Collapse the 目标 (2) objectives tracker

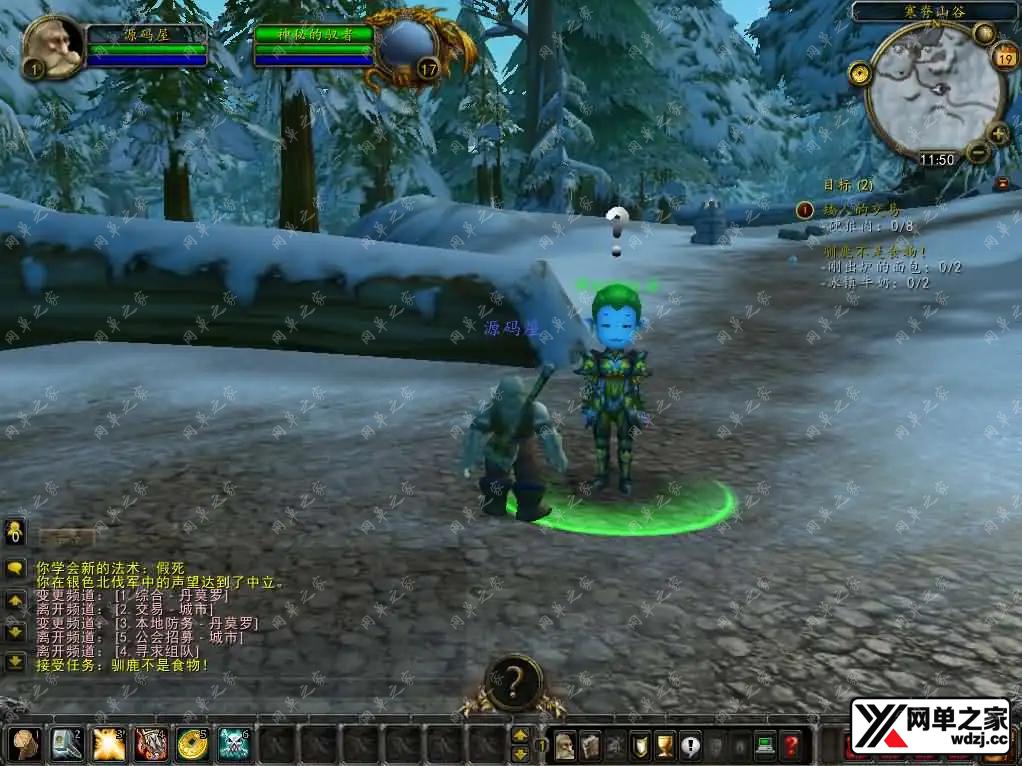[x=1002, y=184]
